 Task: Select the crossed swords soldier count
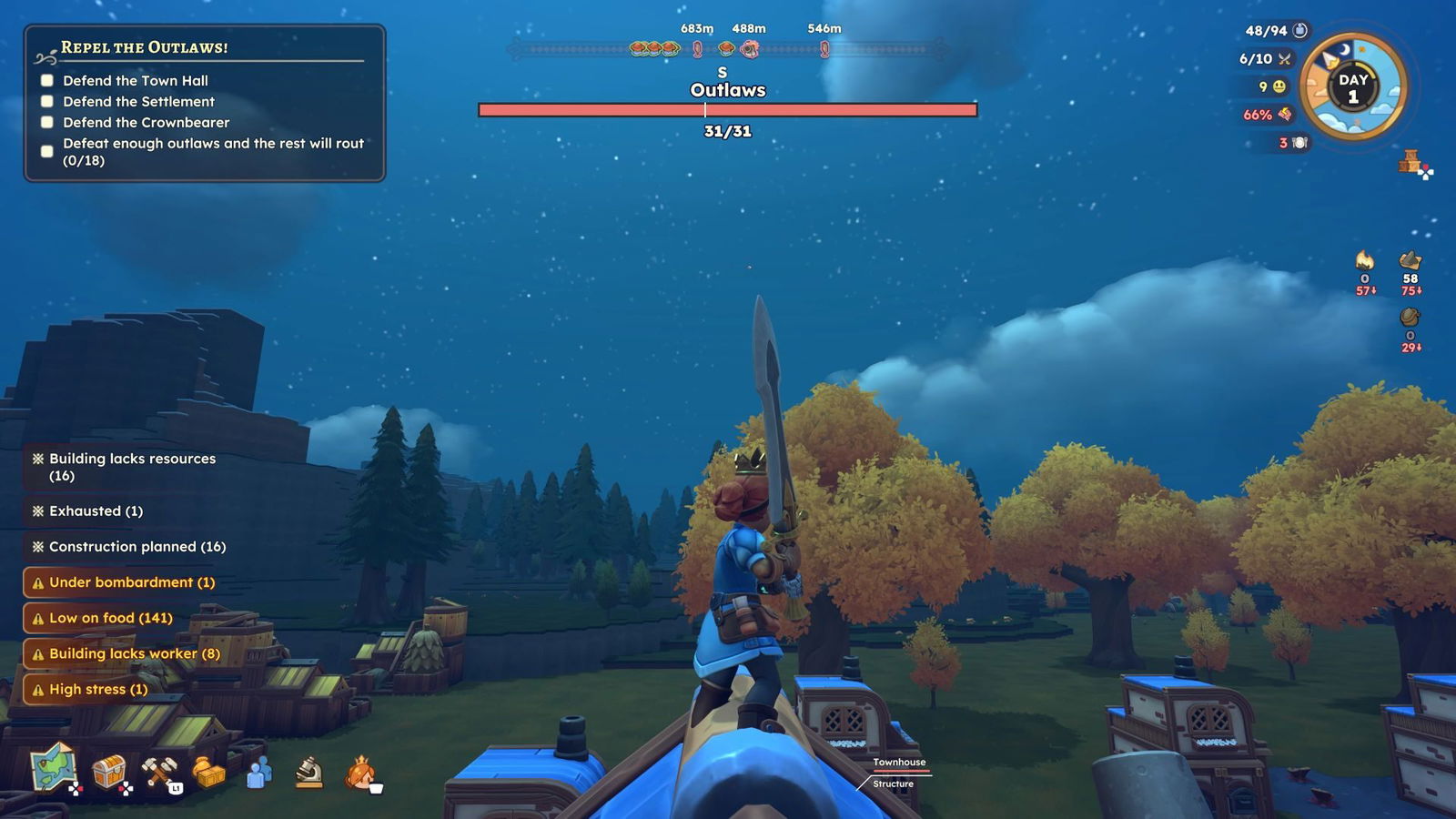(x=1265, y=59)
